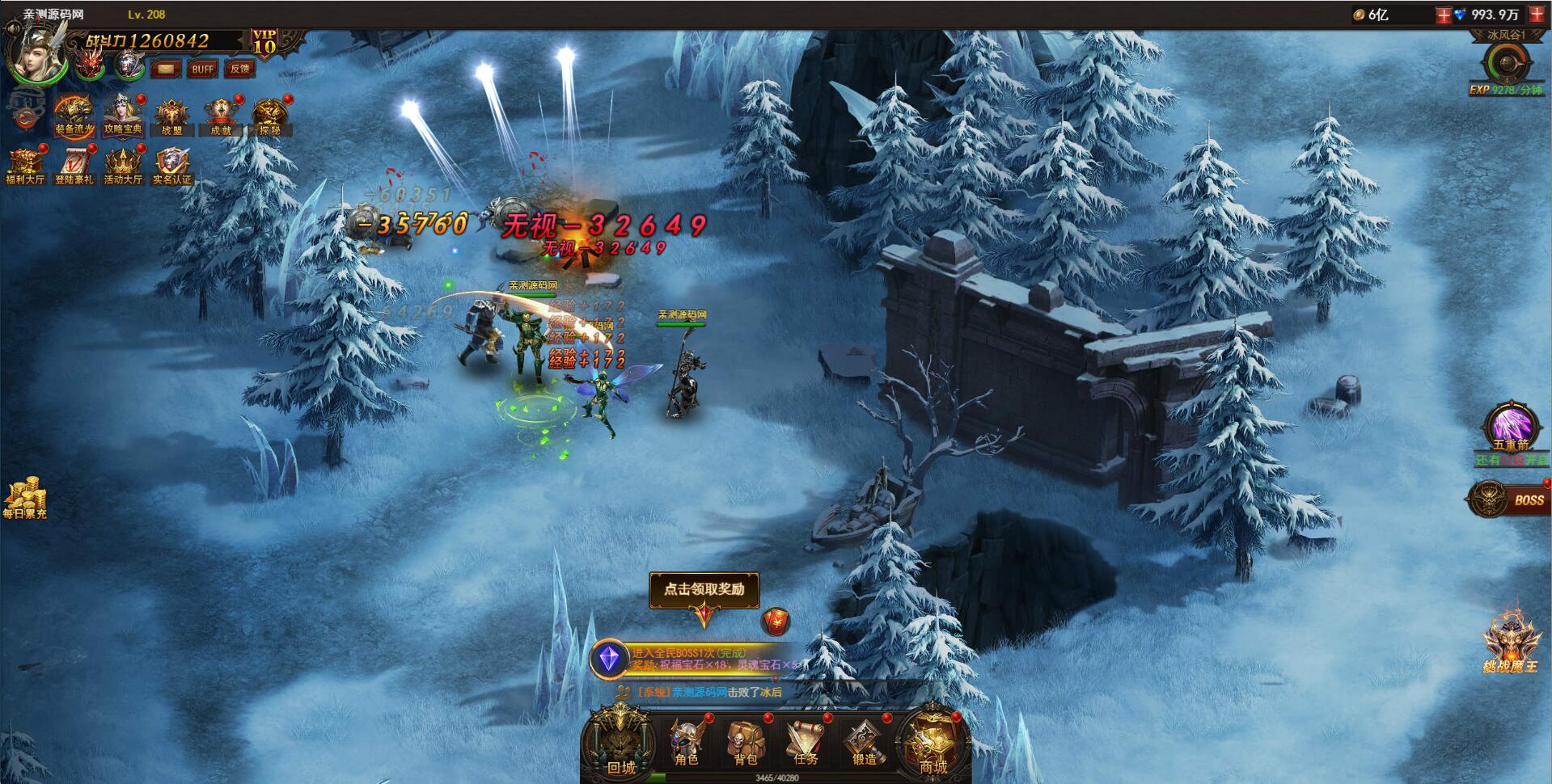Show the 任务 quest list
This screenshot has width=1552, height=784.
pos(806,742)
